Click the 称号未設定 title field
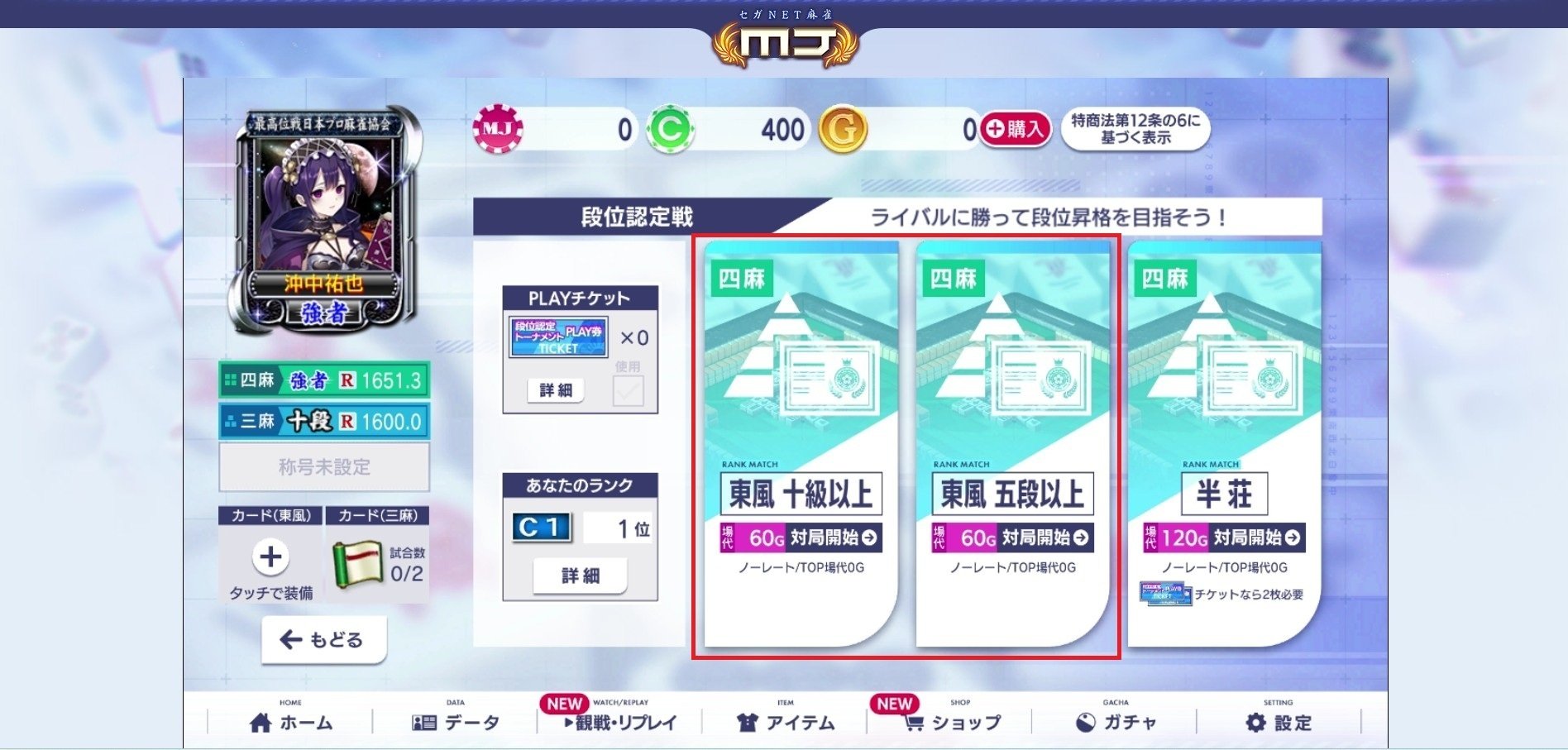 (x=323, y=466)
